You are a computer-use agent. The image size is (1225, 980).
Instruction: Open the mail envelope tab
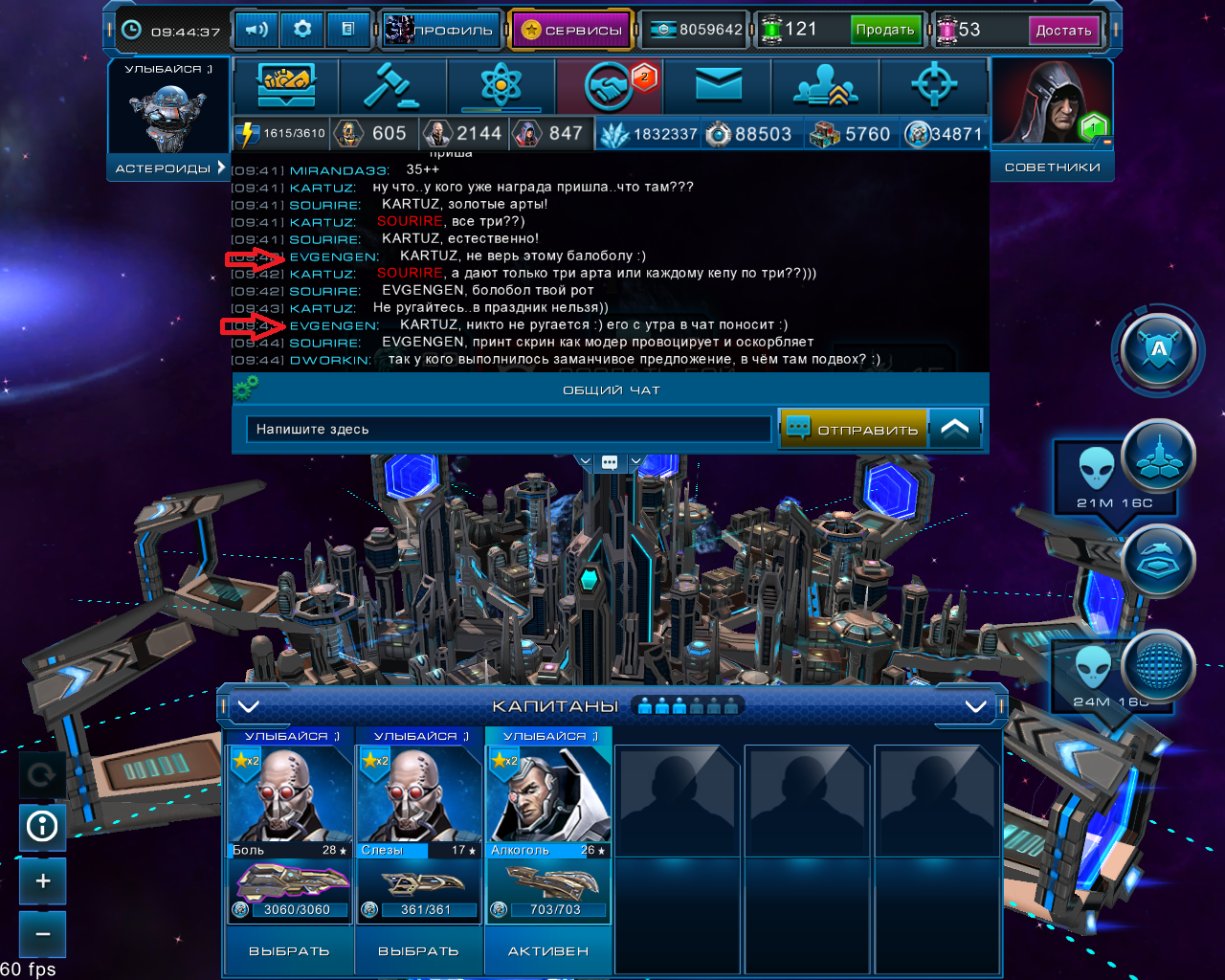tap(718, 87)
